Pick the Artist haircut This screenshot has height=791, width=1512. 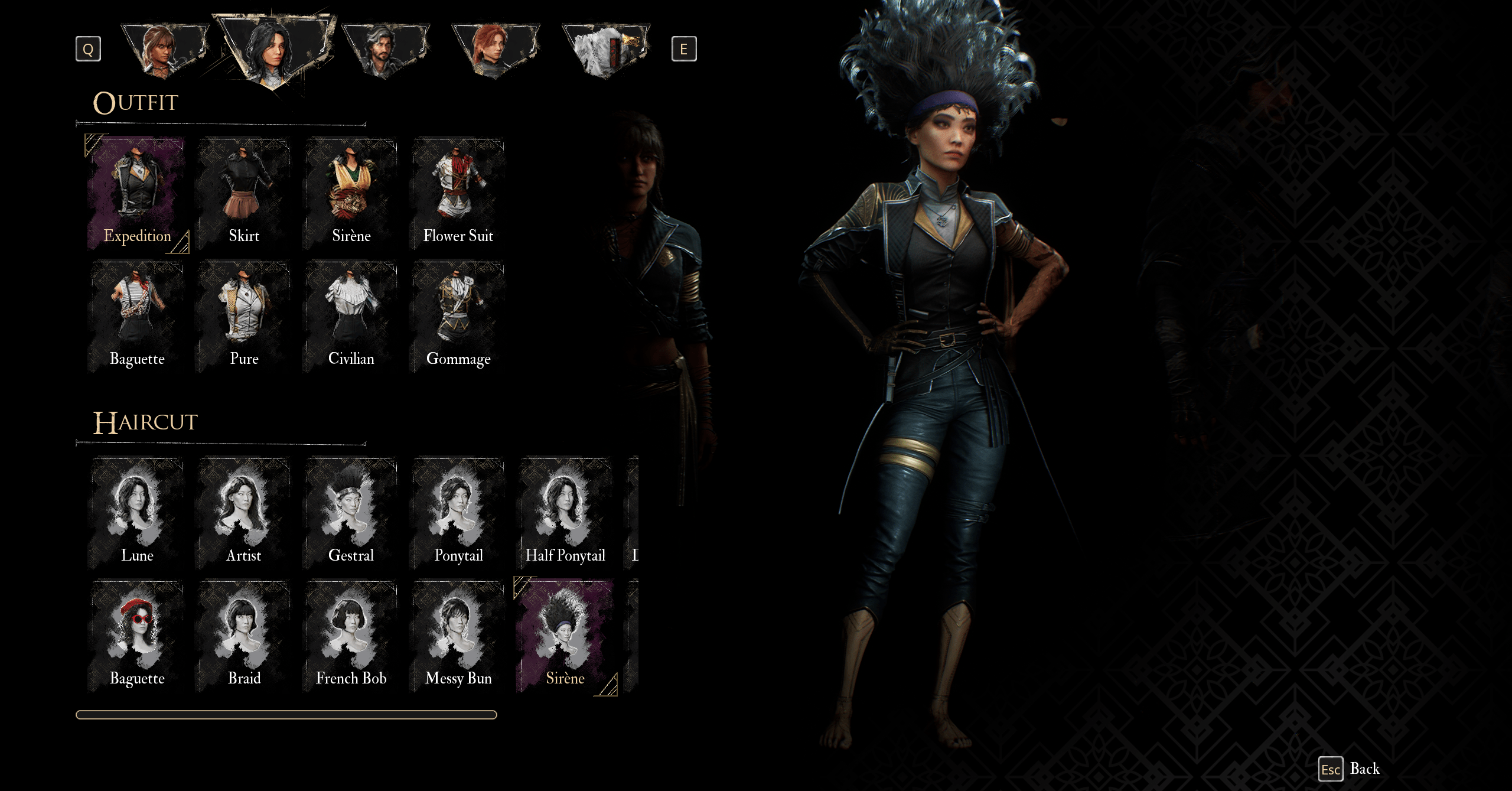pos(244,513)
